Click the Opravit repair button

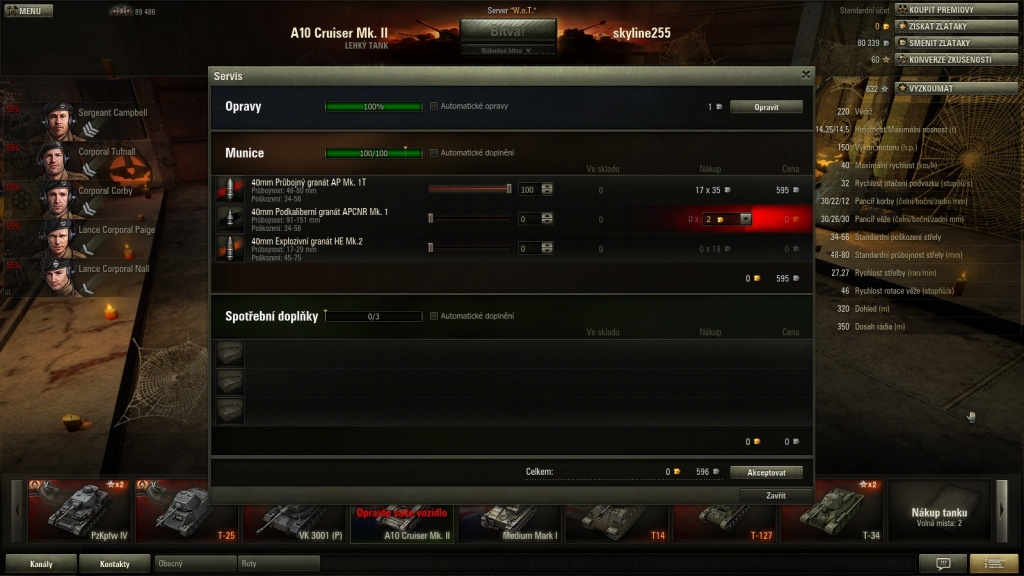tap(765, 106)
